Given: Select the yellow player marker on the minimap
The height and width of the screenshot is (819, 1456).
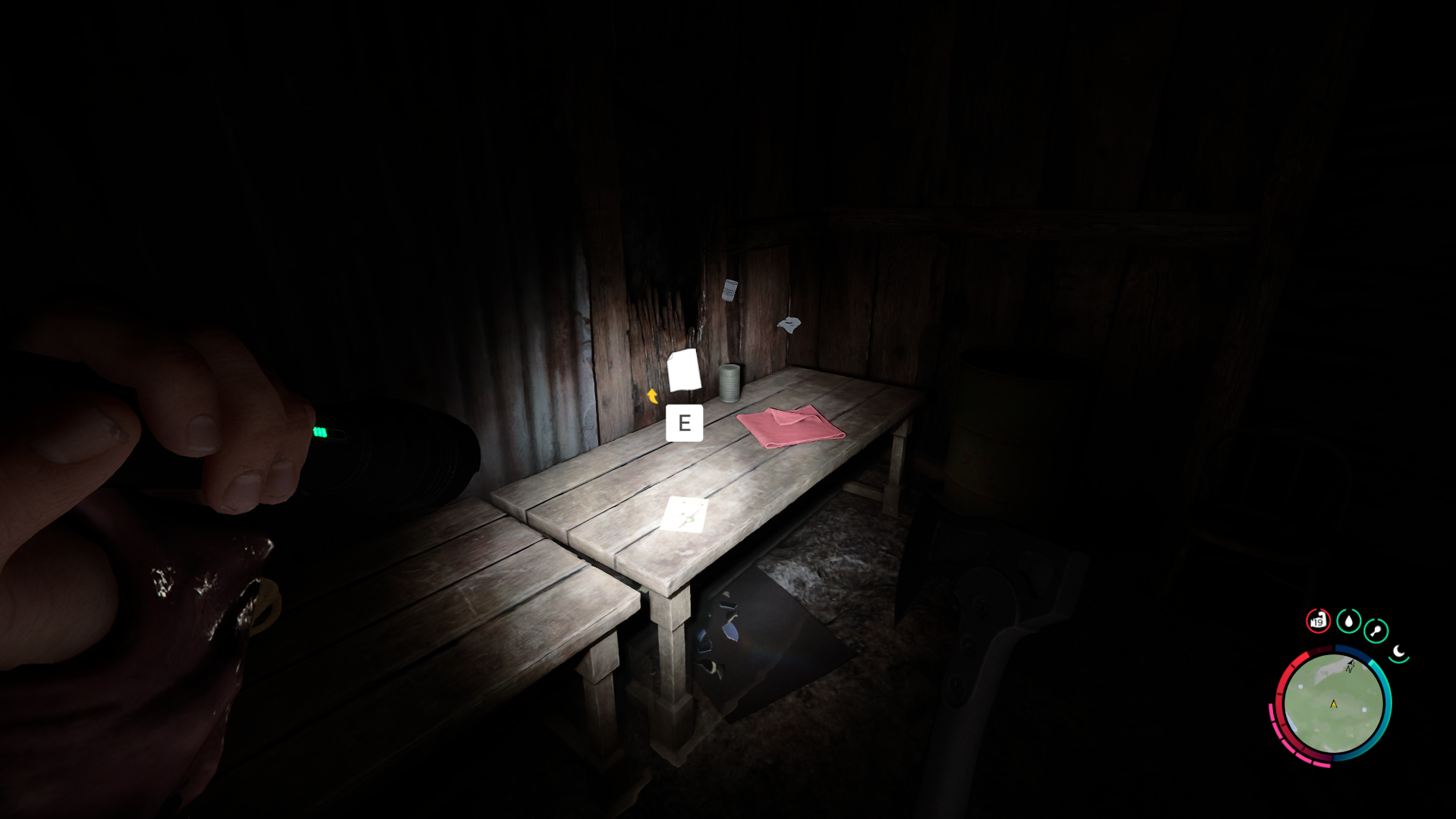Looking at the screenshot, I should click(x=1334, y=704).
